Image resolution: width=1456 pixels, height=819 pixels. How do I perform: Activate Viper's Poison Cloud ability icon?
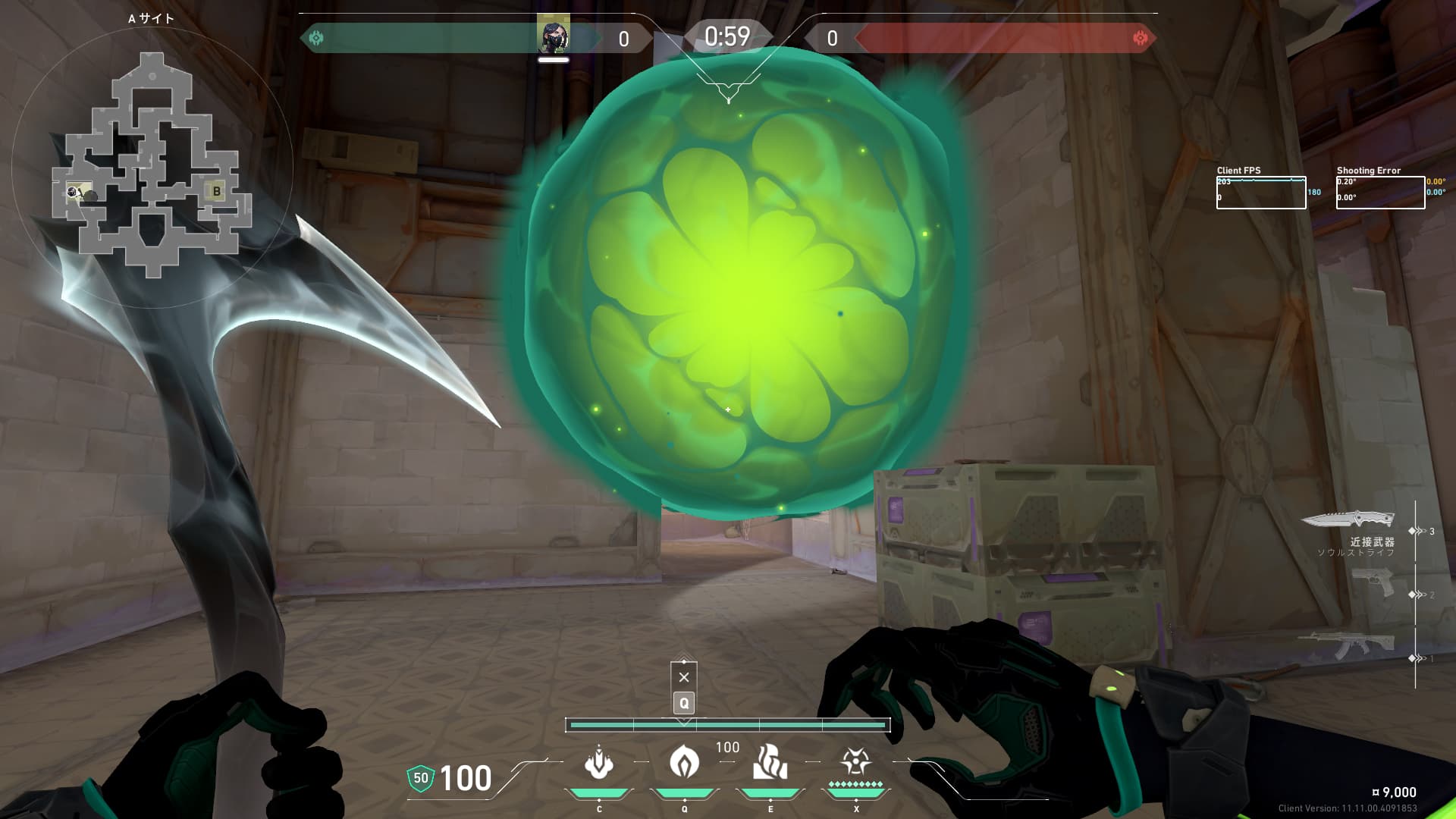pos(684,761)
